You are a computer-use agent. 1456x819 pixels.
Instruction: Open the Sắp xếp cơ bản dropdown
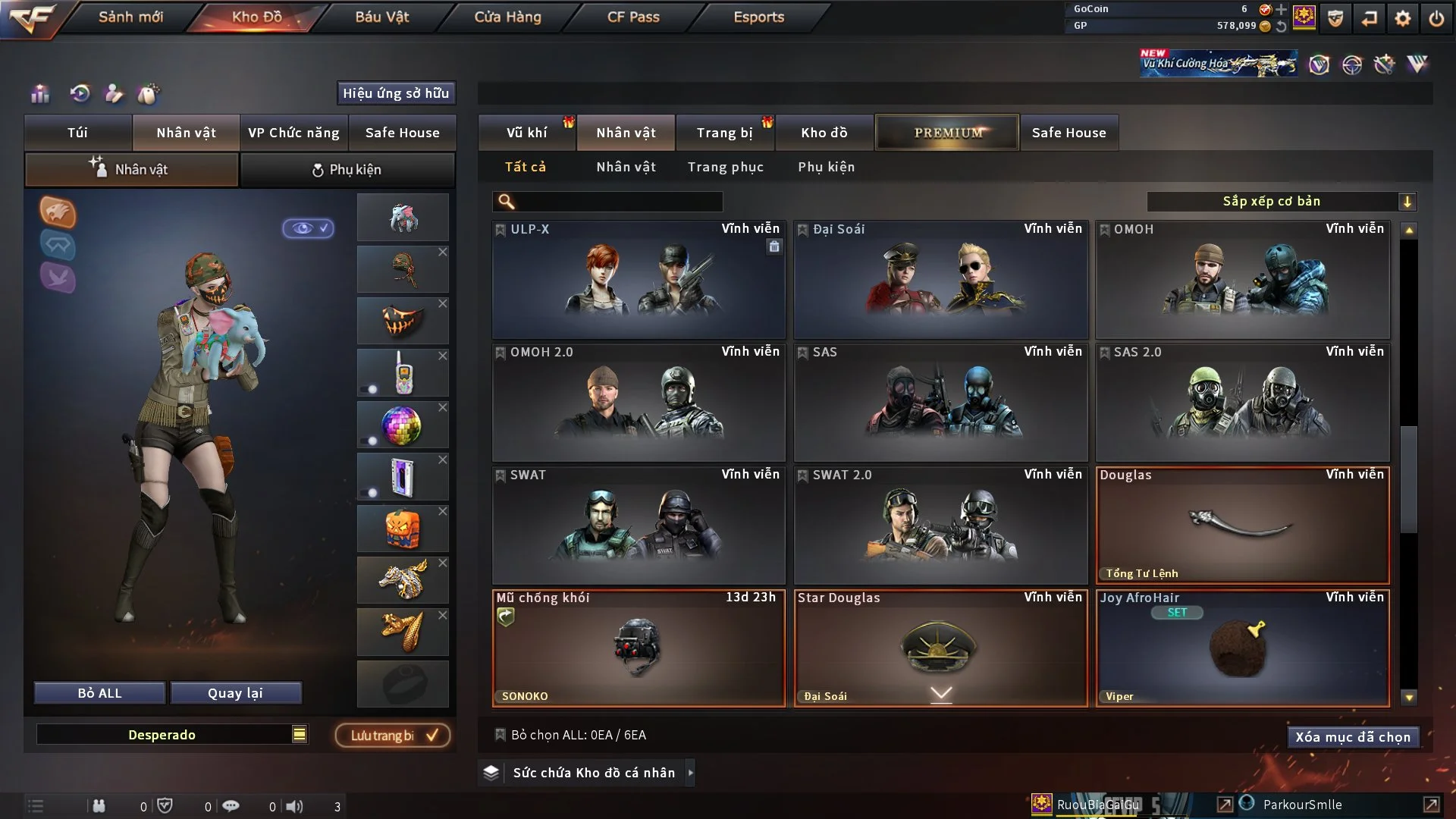[1281, 202]
